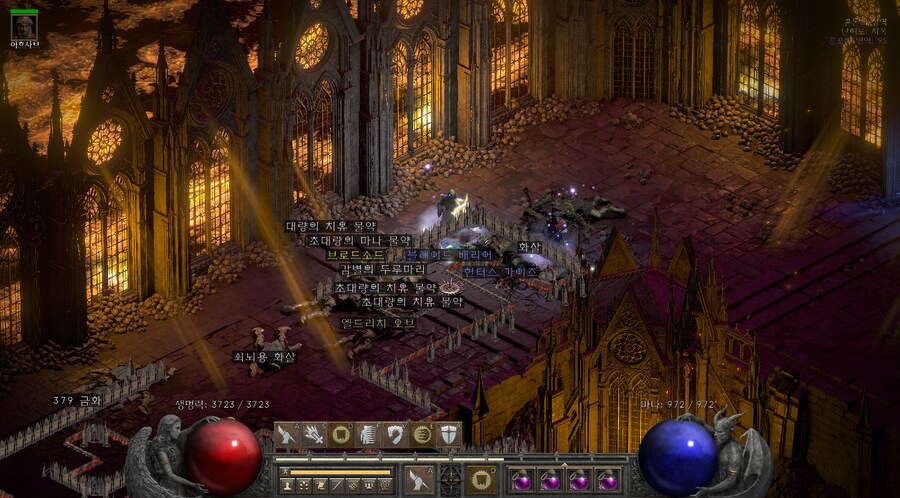Screen dimensions: 900x498
Task: Pick up the 감별의 두루마리 label
Action: [x=385, y=270]
